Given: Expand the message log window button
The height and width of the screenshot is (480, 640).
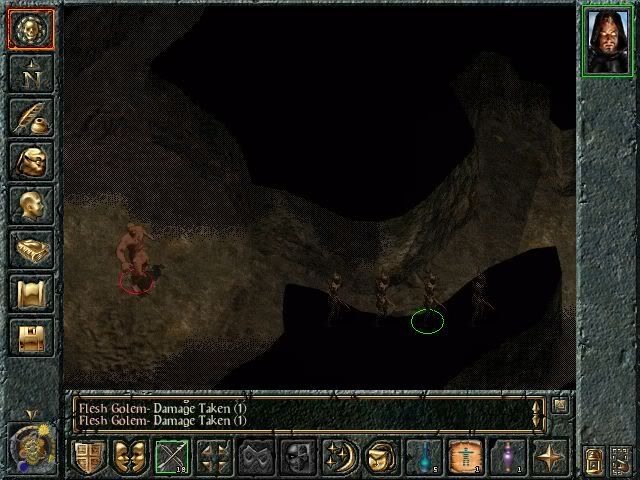Looking at the screenshot, I should coord(560,406).
